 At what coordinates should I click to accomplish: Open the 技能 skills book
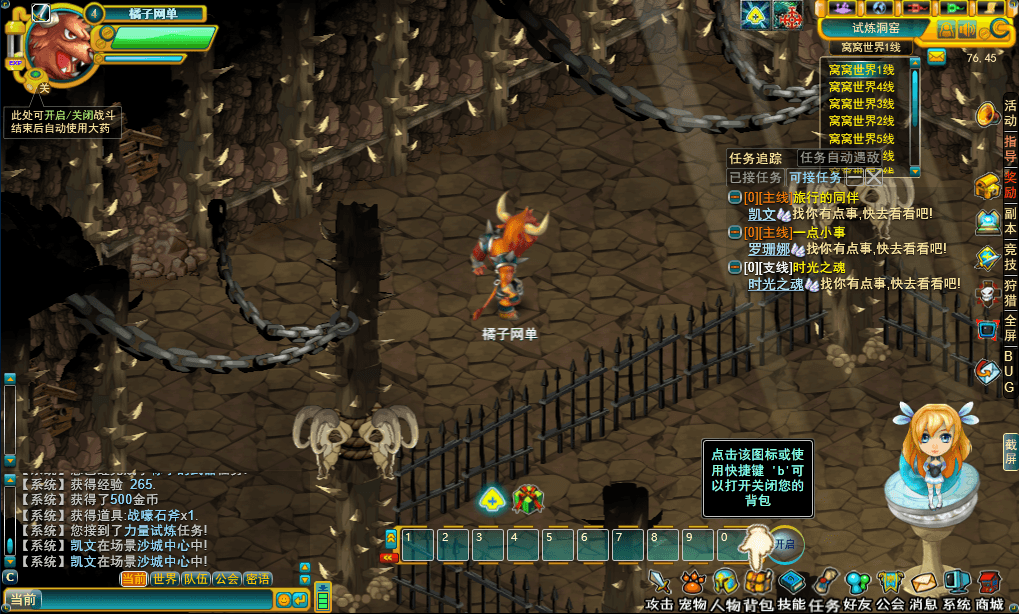click(791, 583)
